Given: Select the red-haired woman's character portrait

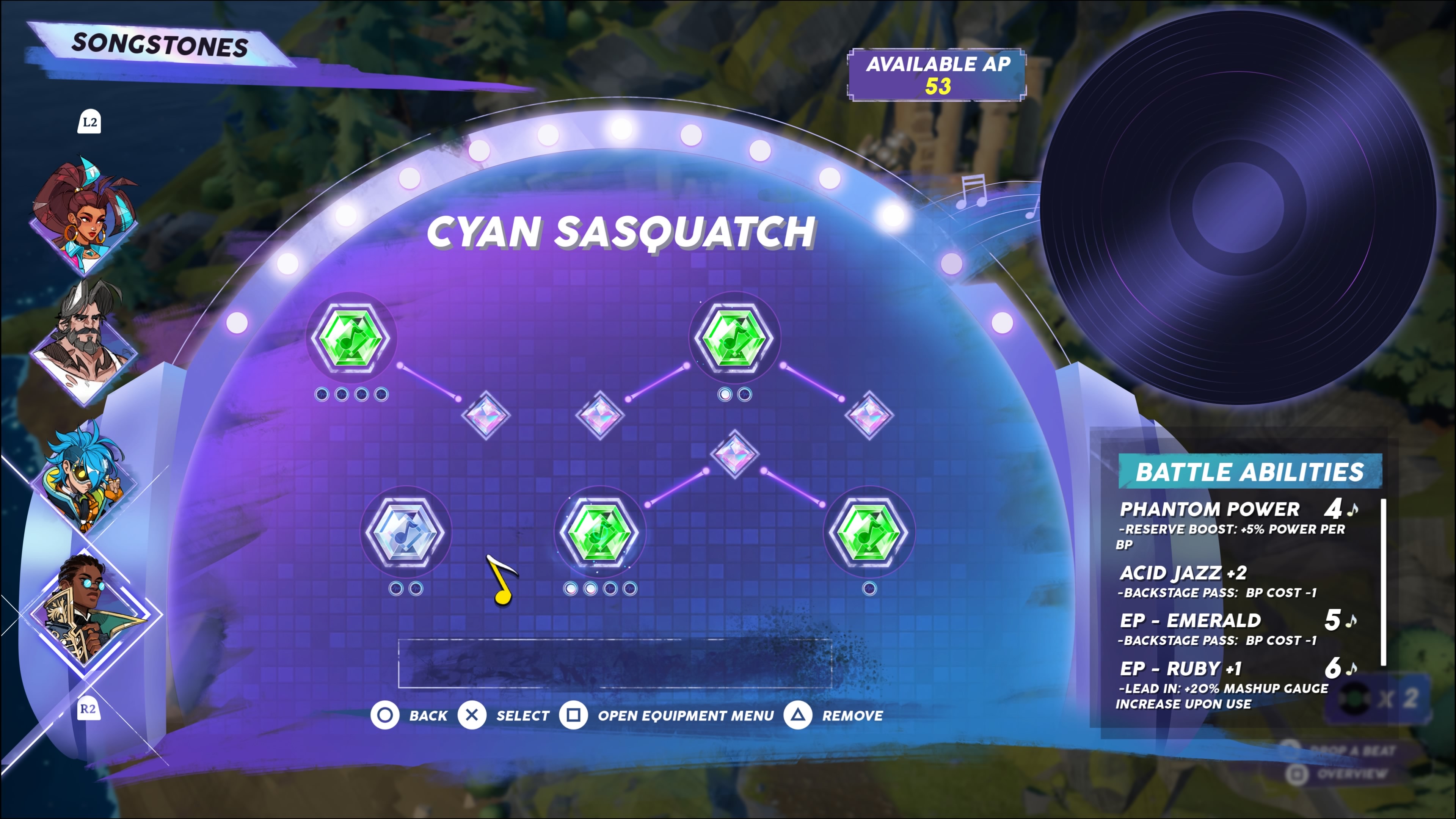Looking at the screenshot, I should (85, 218).
